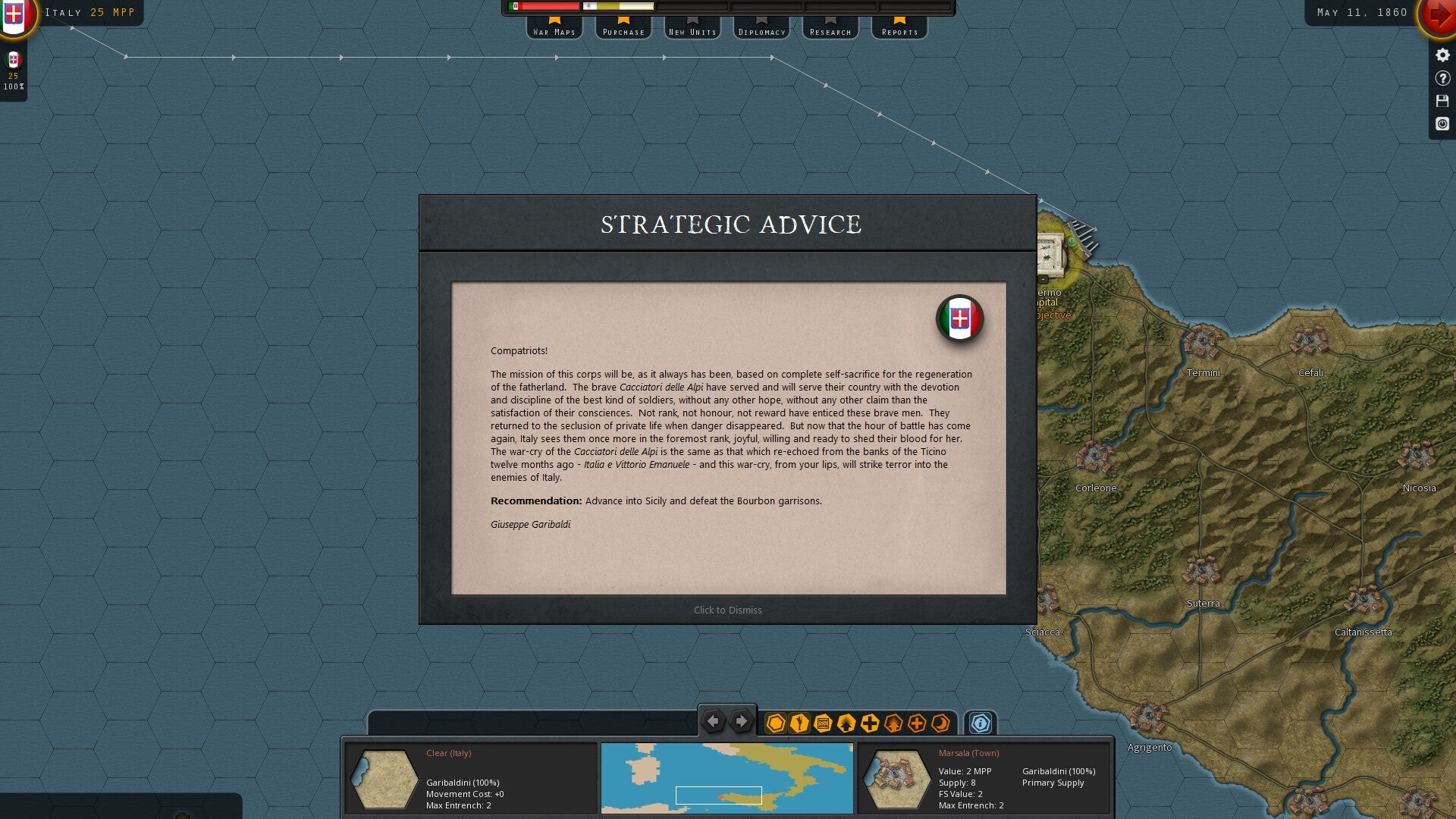Open the War Maps menu

[x=554, y=31]
